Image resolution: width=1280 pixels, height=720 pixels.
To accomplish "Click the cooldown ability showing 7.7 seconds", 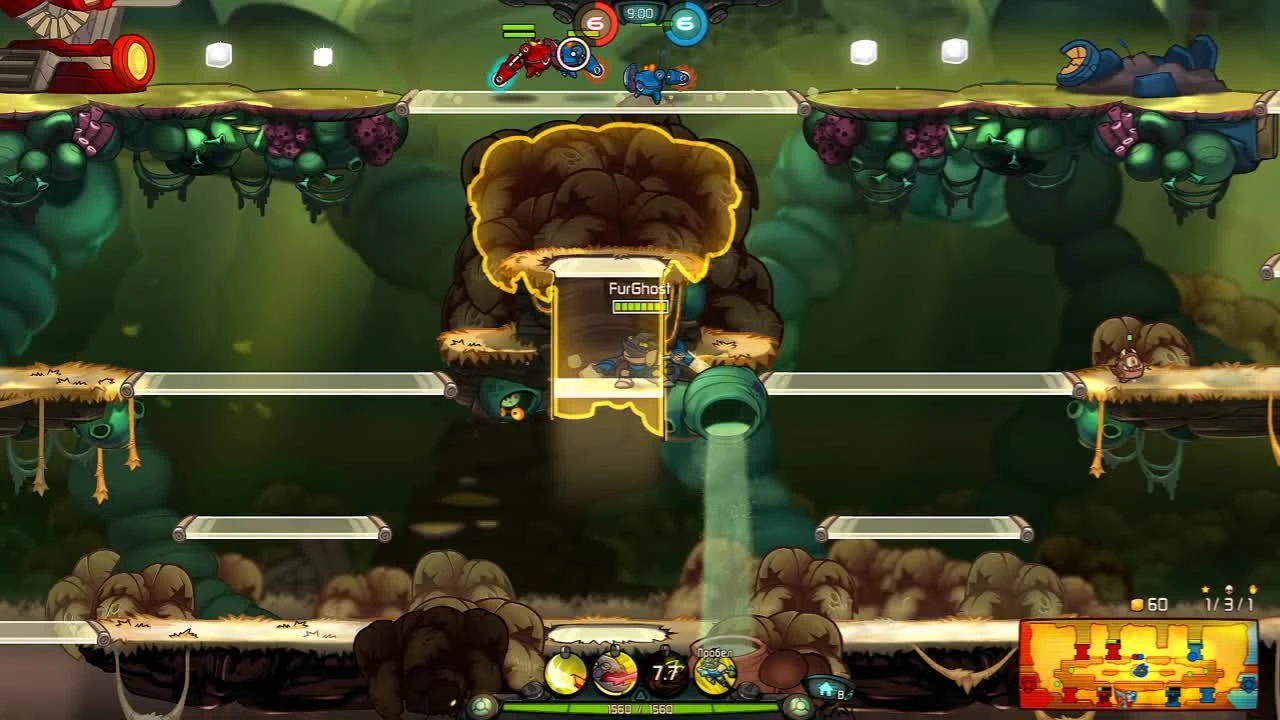I will 663,671.
